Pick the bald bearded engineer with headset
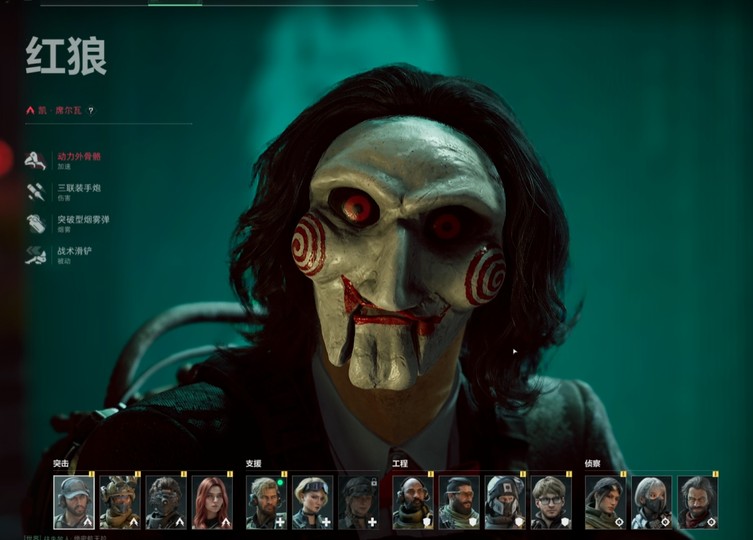 (x=413, y=501)
